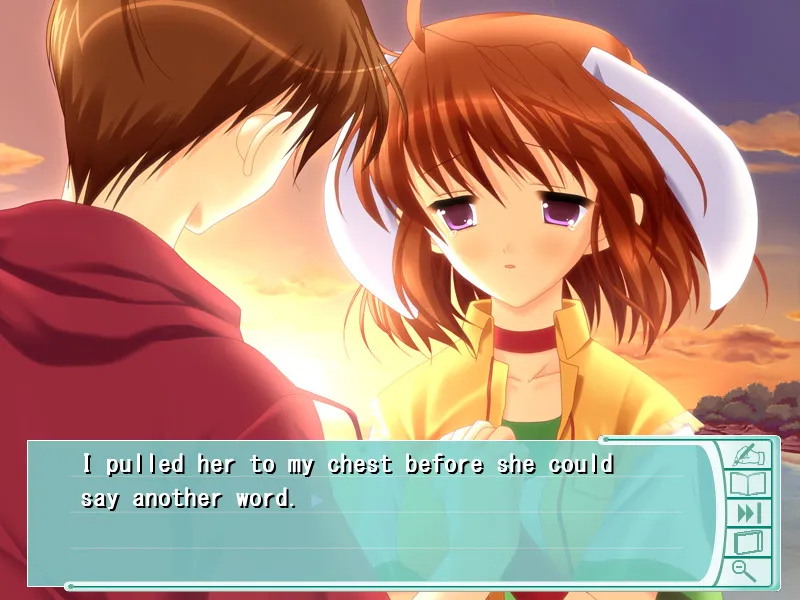Viewport: 800px width, 600px height.
Task: Open the open-book load icon
Action: (747, 484)
